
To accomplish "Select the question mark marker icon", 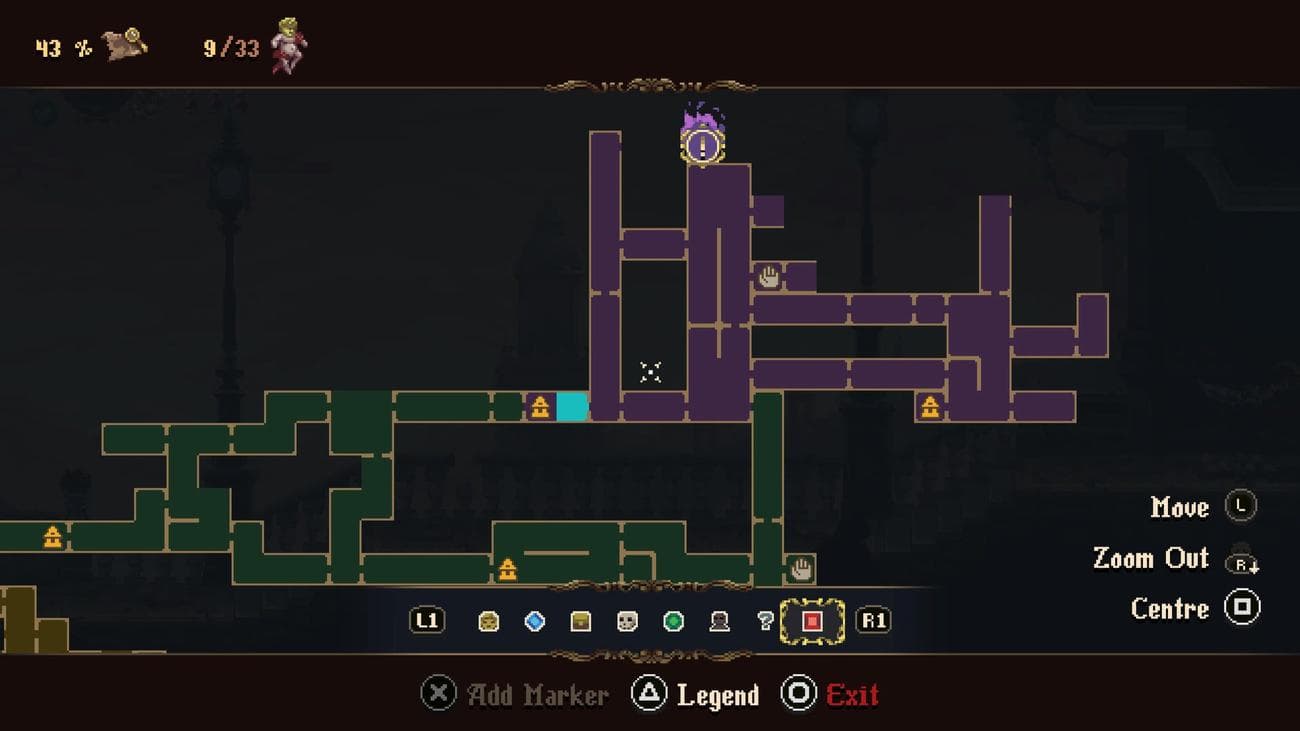I will click(766, 620).
